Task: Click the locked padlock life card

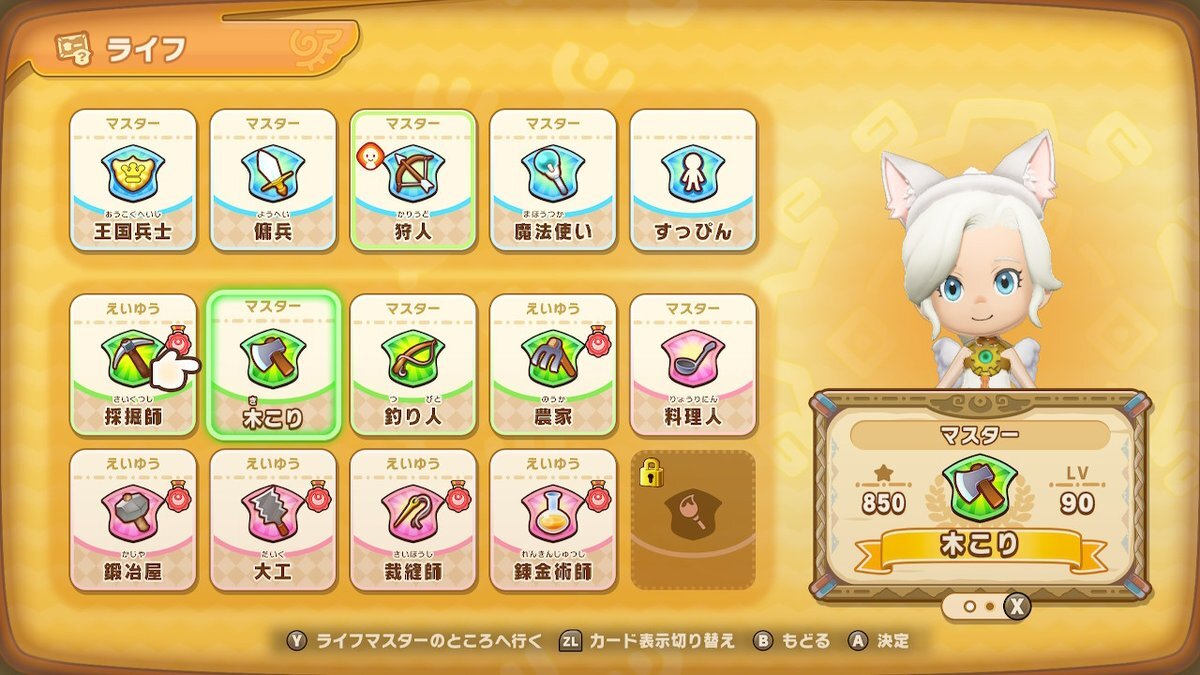Action: coord(693,520)
